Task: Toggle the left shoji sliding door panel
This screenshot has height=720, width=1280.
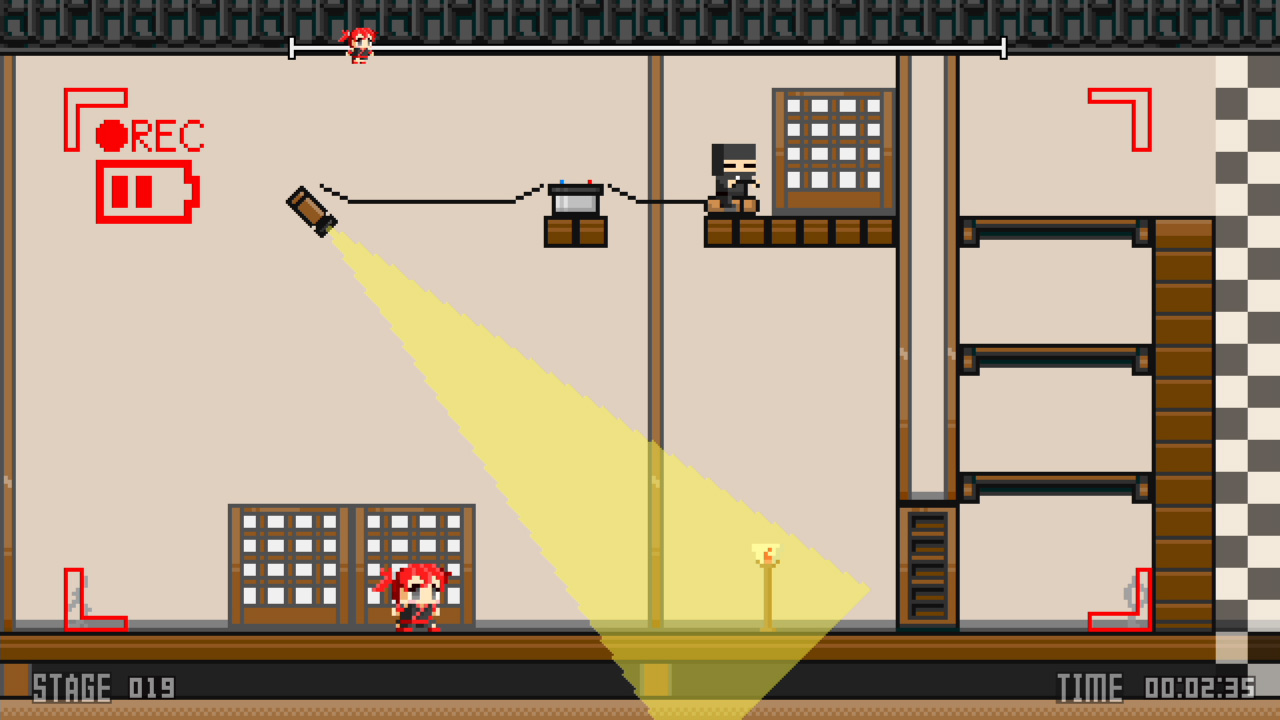Action: tap(289, 567)
